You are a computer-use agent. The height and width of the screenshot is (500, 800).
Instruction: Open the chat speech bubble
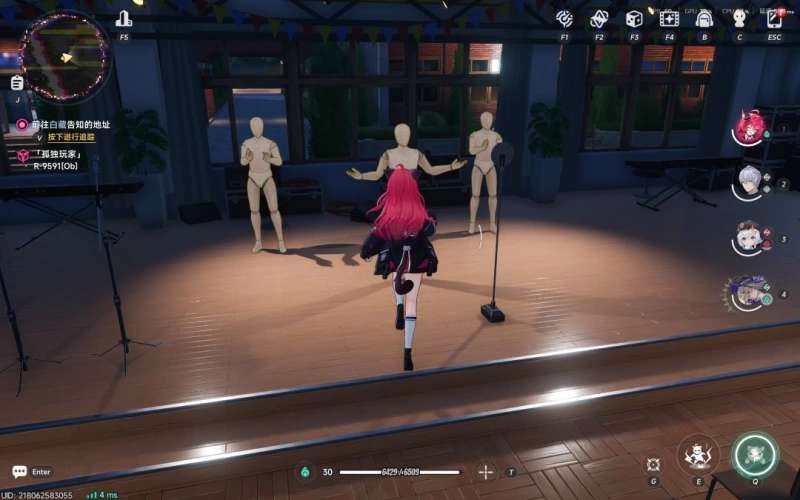click(19, 471)
